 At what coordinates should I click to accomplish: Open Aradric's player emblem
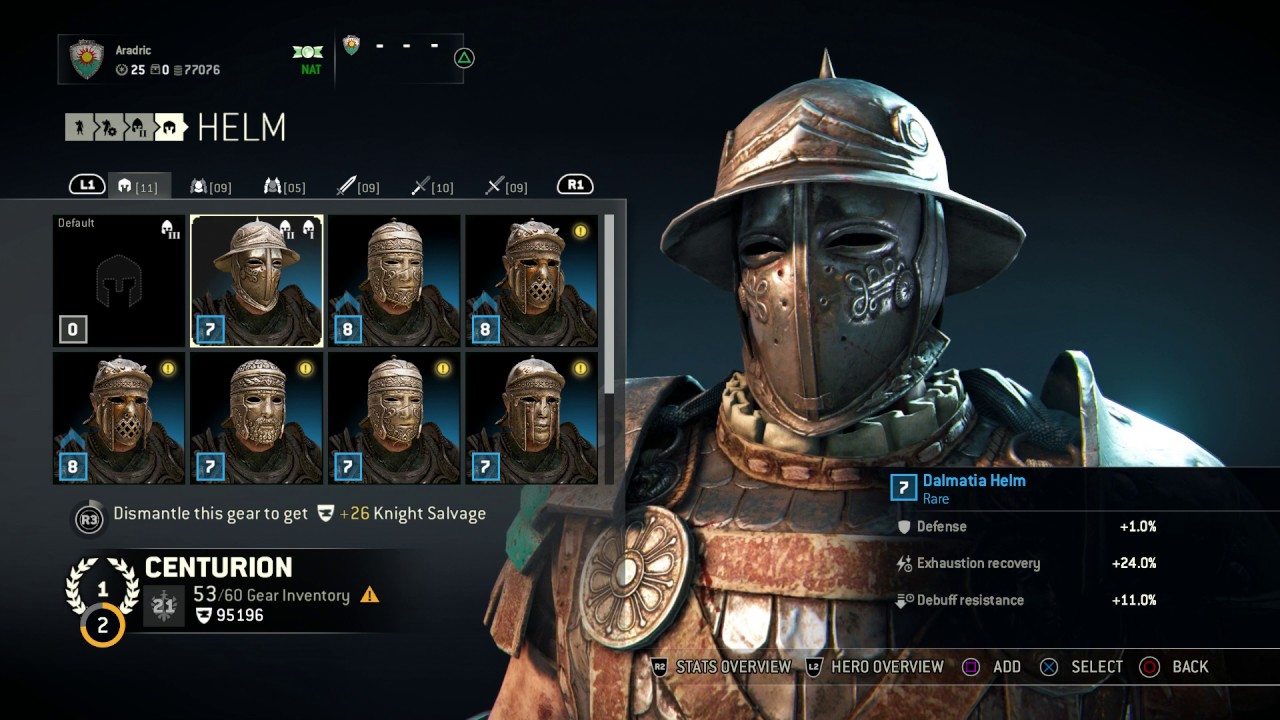(x=87, y=59)
